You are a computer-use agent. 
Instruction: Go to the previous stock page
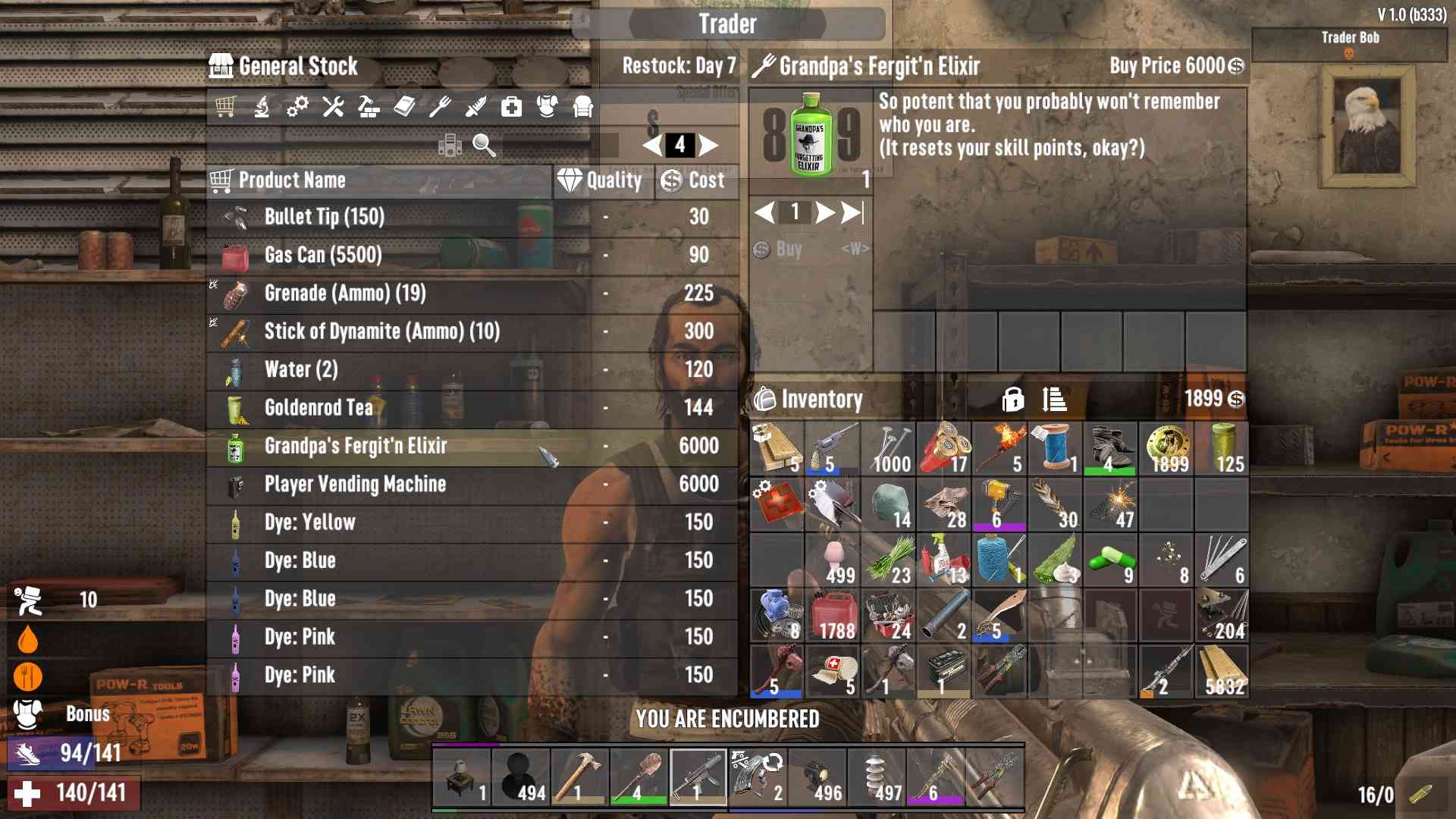click(x=652, y=145)
